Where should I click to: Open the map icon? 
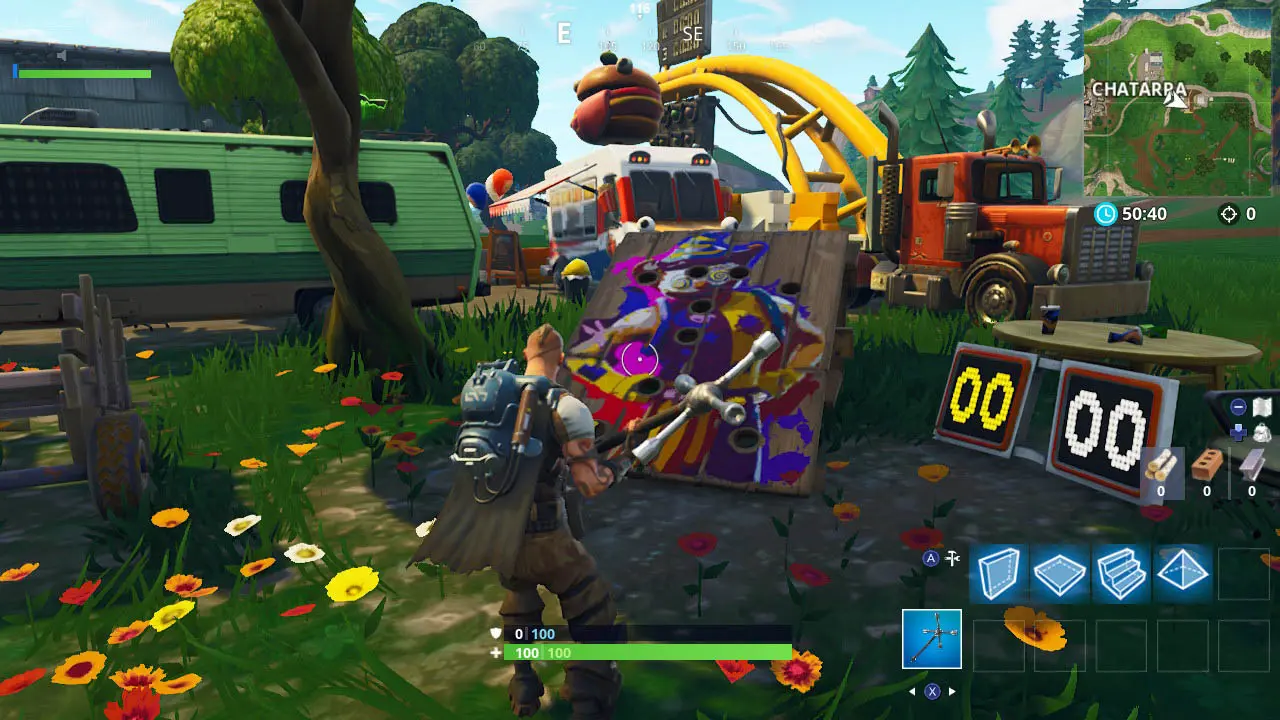[1262, 407]
